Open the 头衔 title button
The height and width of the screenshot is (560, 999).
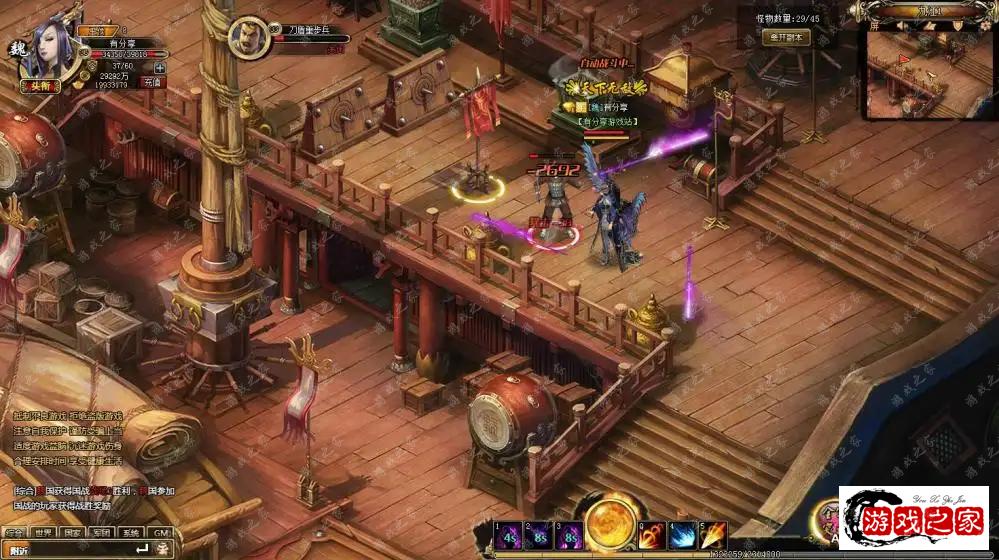(x=36, y=88)
